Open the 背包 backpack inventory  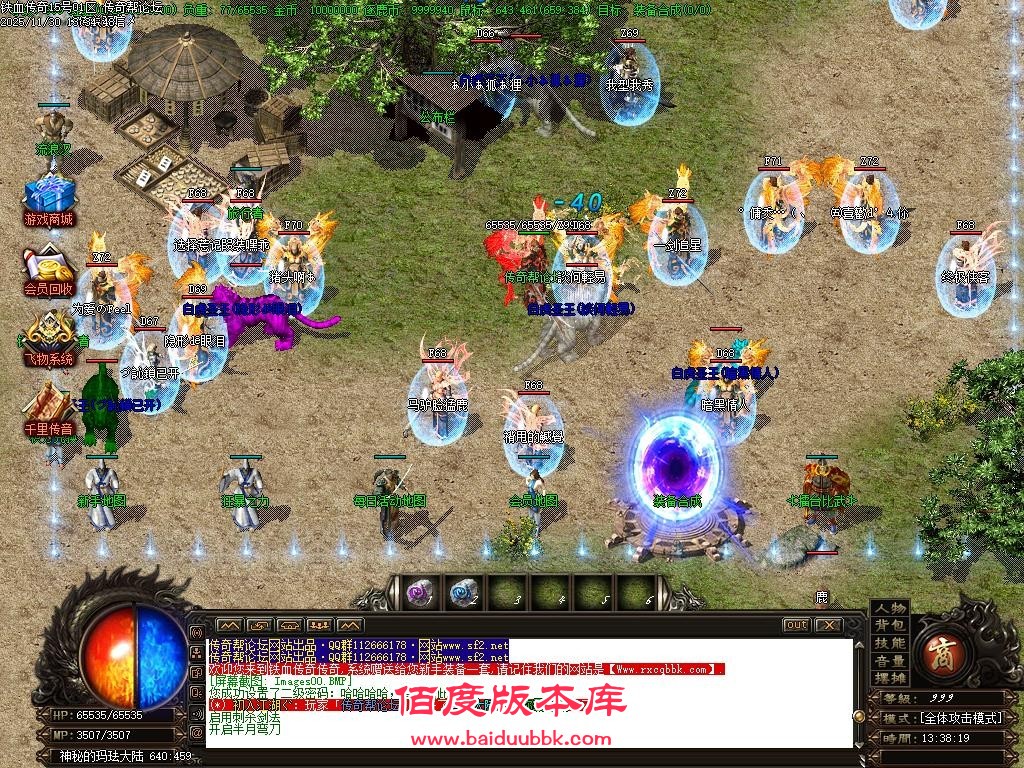click(889, 626)
